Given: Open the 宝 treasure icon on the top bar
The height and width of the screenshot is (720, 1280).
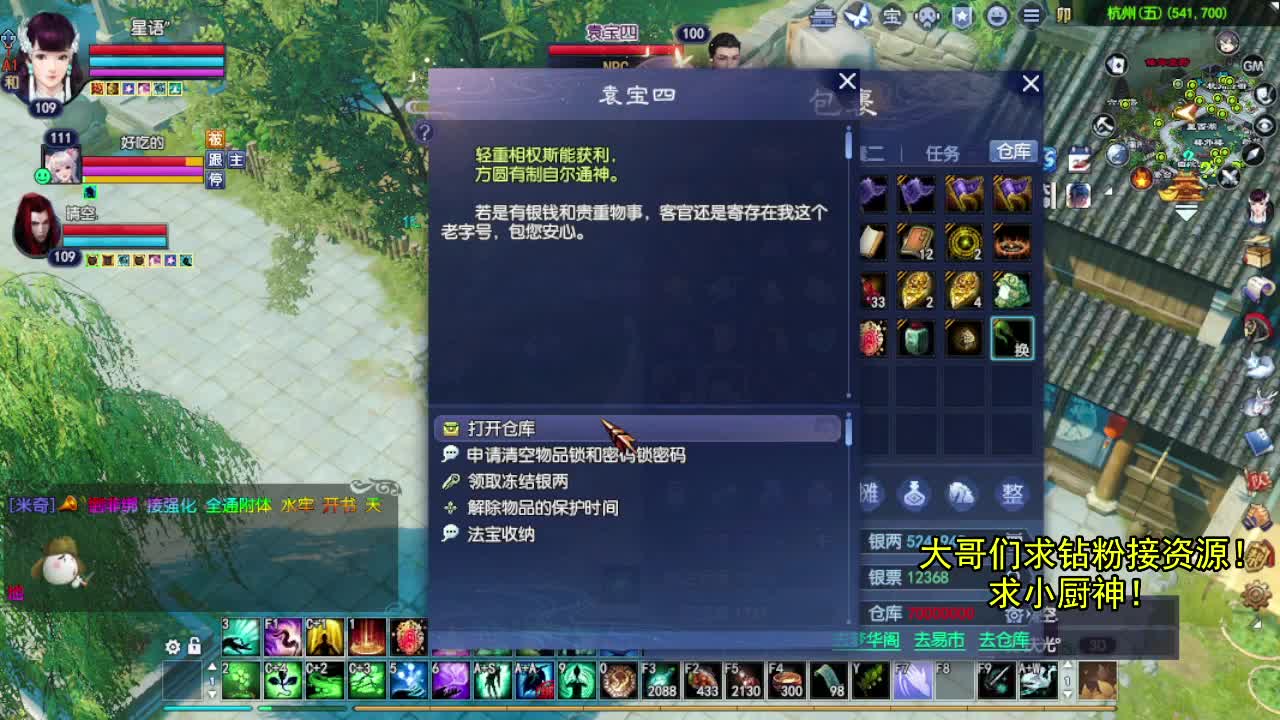Looking at the screenshot, I should click(x=892, y=15).
